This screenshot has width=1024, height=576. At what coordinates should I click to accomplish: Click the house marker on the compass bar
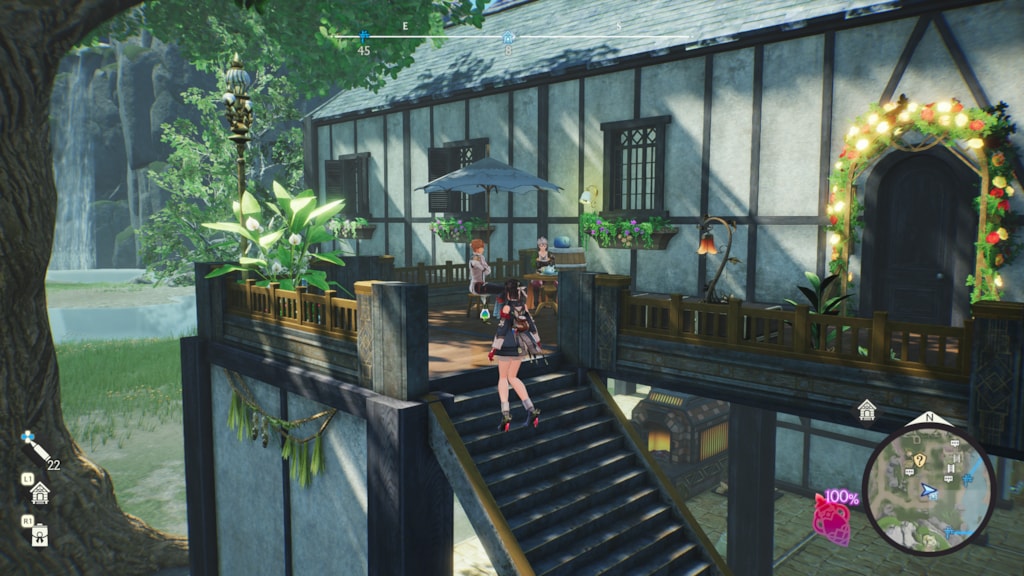[508, 37]
